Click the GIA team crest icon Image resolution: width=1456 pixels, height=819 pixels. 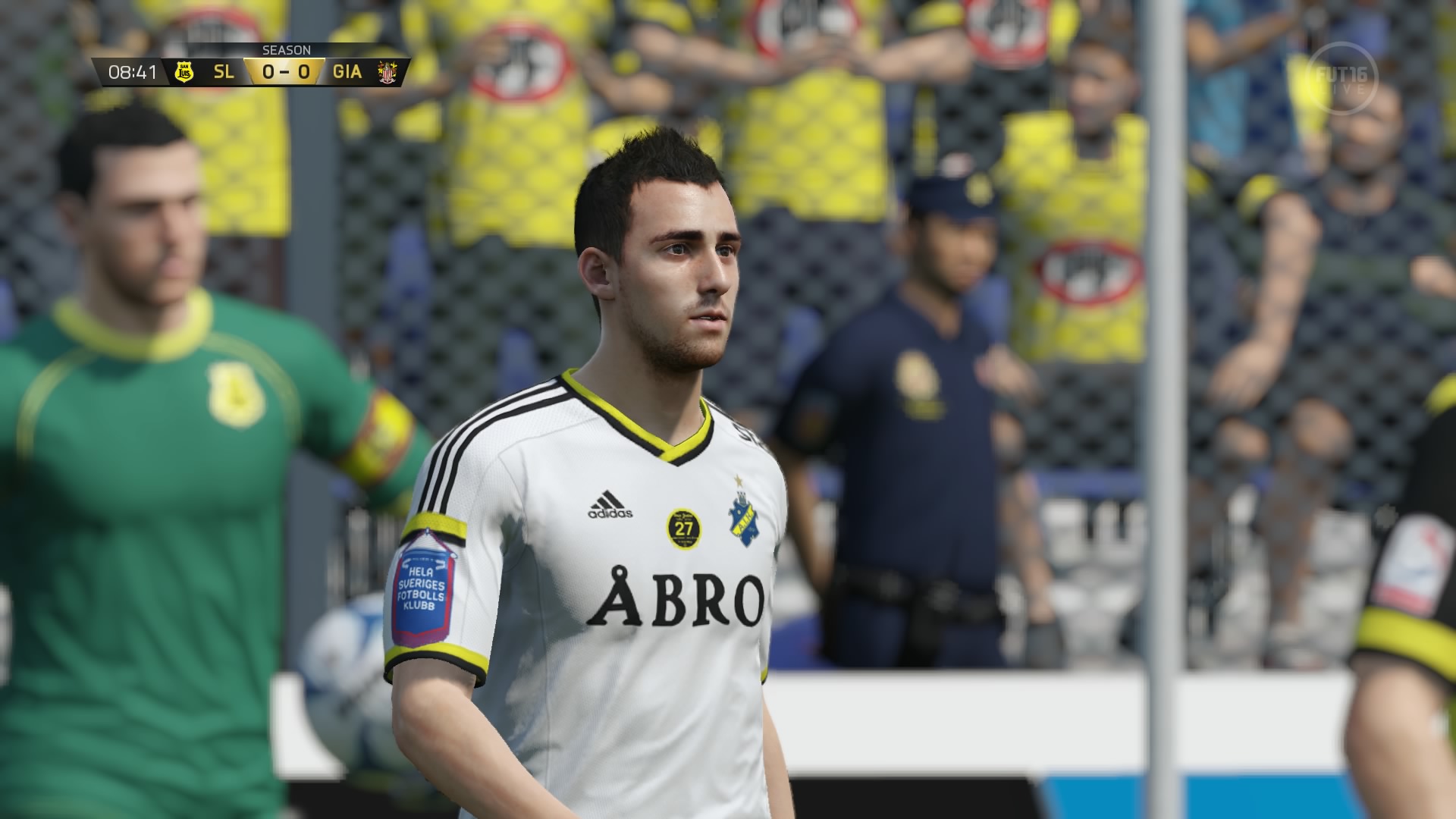tap(385, 74)
